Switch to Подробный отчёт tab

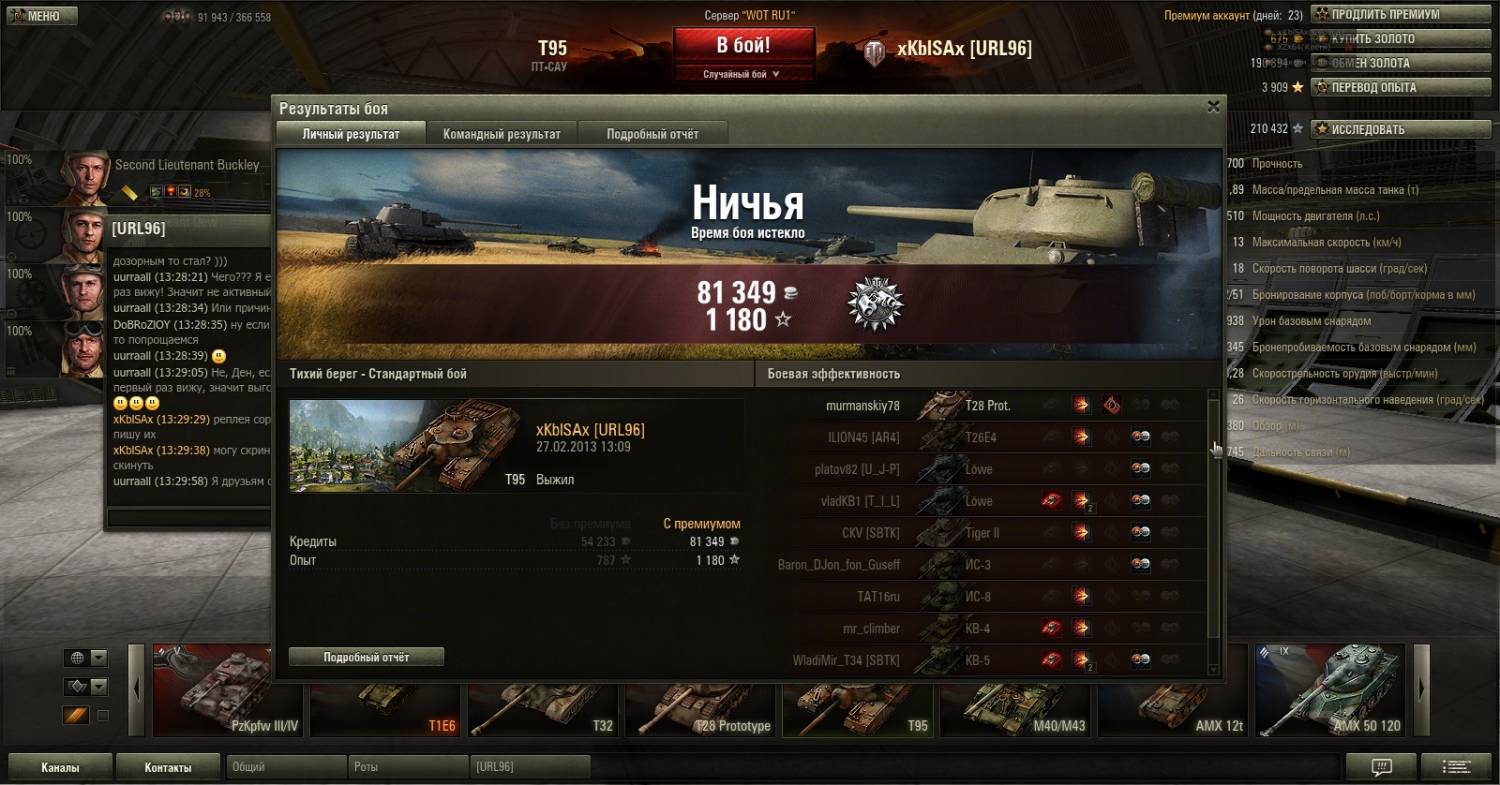(652, 134)
